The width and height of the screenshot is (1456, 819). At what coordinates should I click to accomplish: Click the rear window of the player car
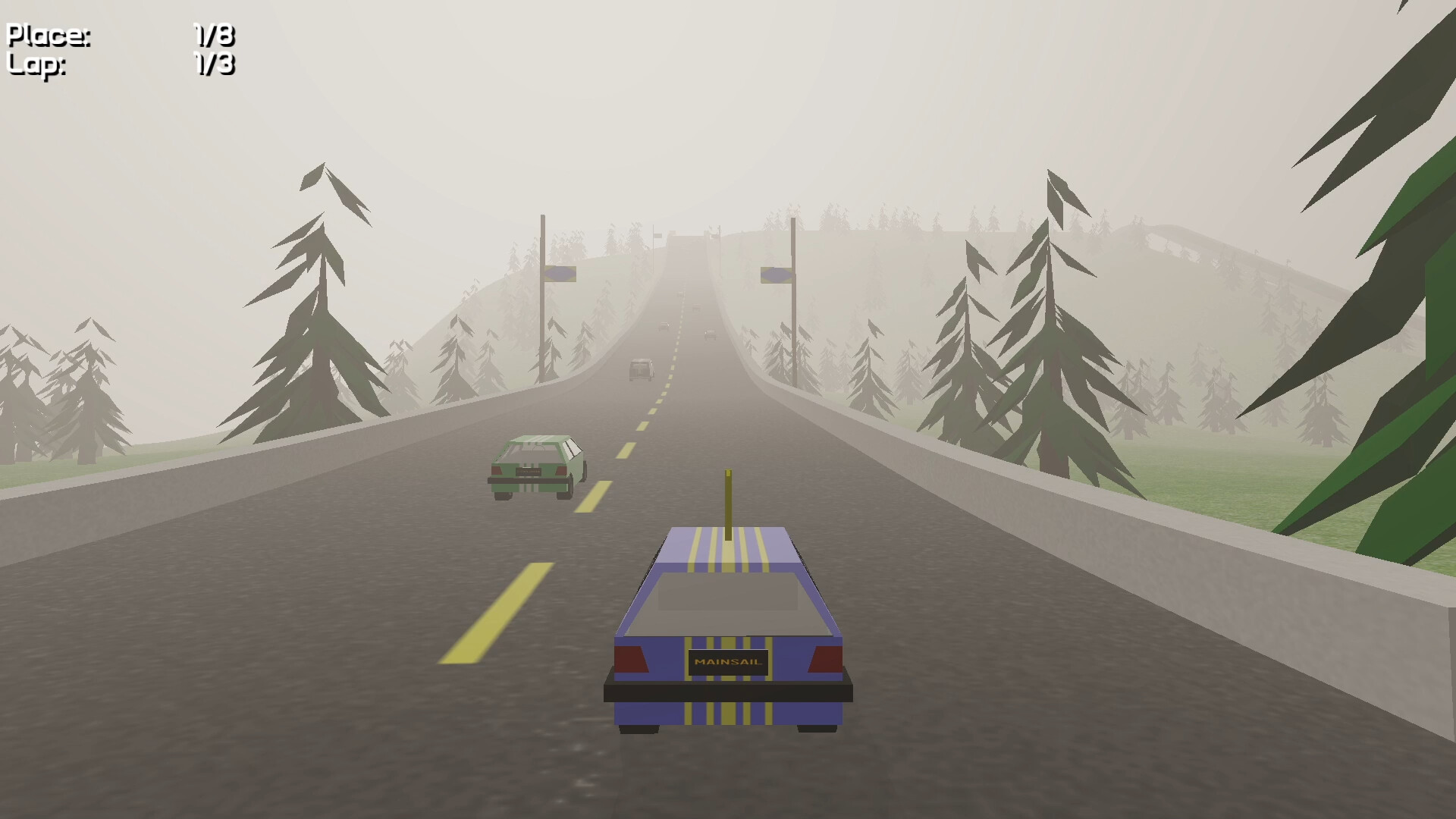pos(726,603)
